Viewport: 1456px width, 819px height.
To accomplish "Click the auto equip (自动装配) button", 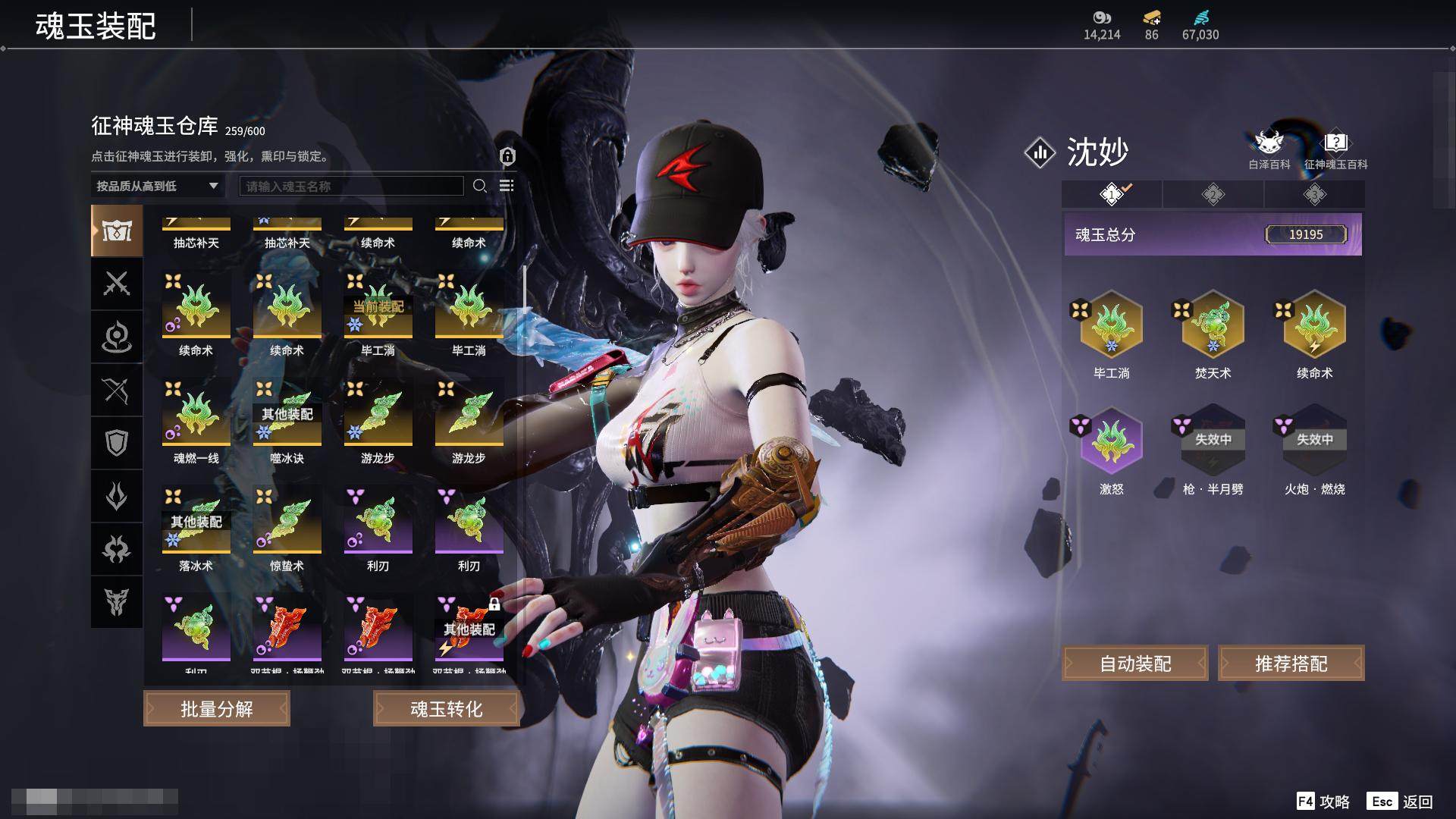I will 1135,664.
